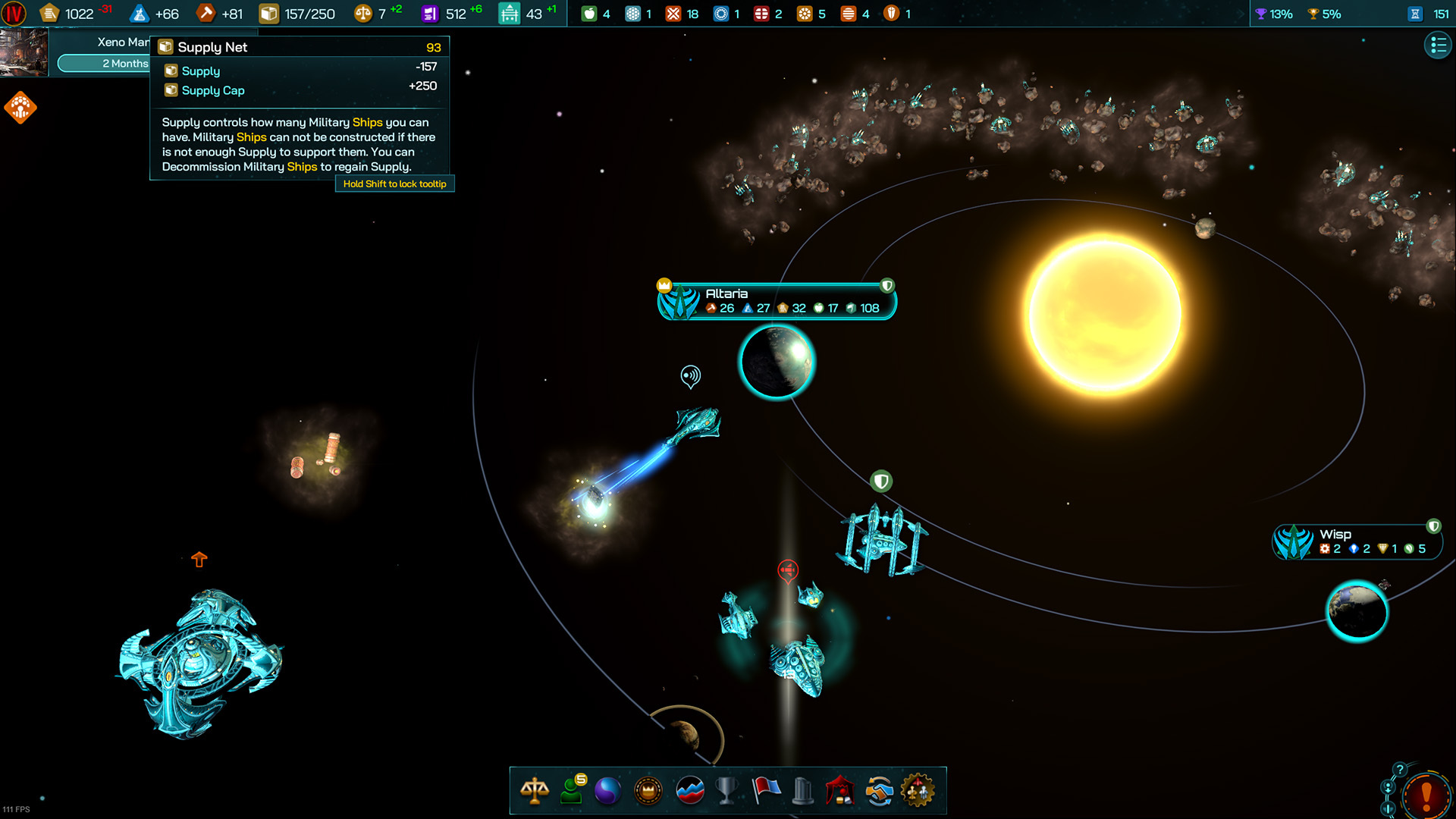Click the credits resource icon showing 1022
Viewport: 1456px width, 819px height.
[50, 14]
